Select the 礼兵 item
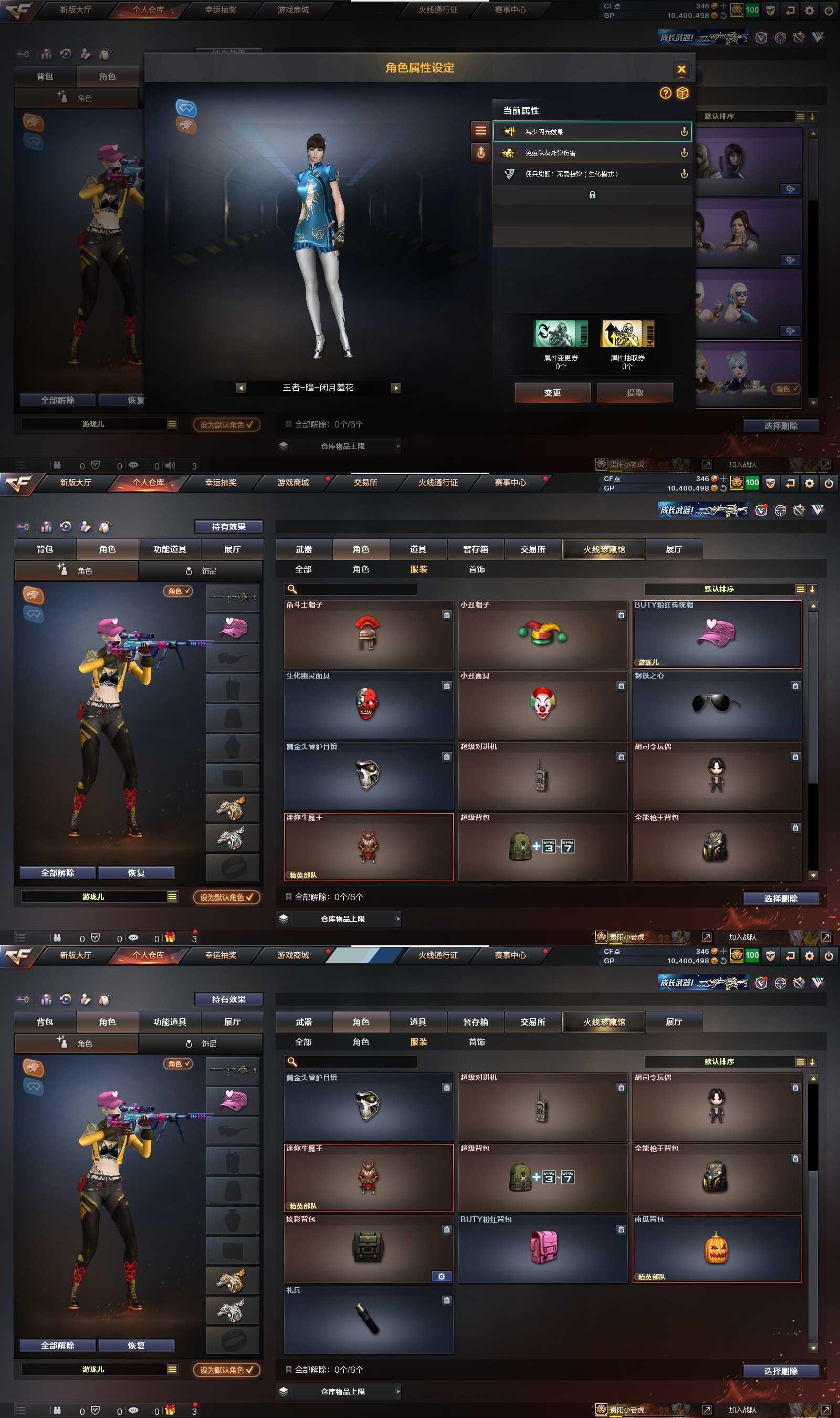 368,1319
